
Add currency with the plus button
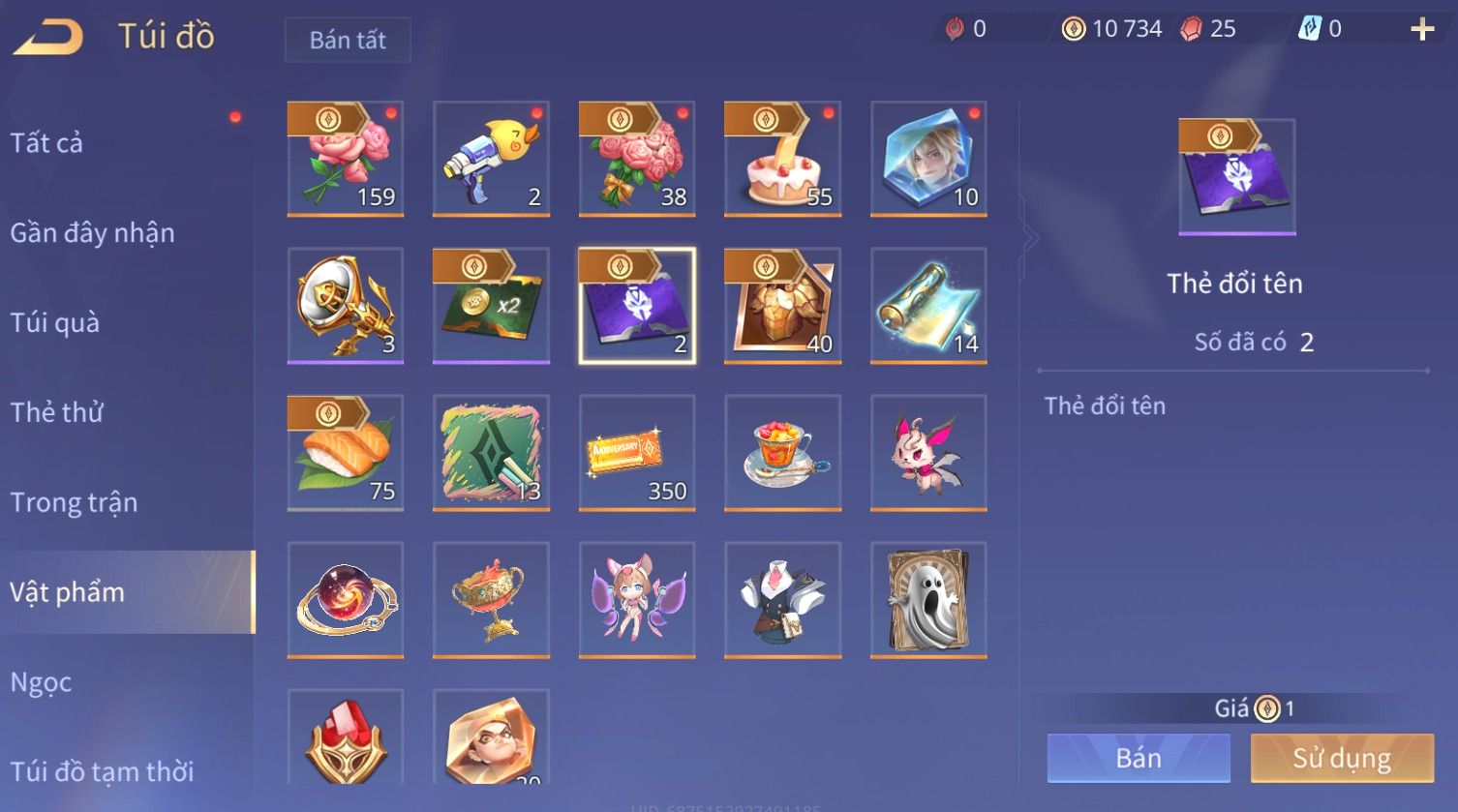pos(1421,30)
